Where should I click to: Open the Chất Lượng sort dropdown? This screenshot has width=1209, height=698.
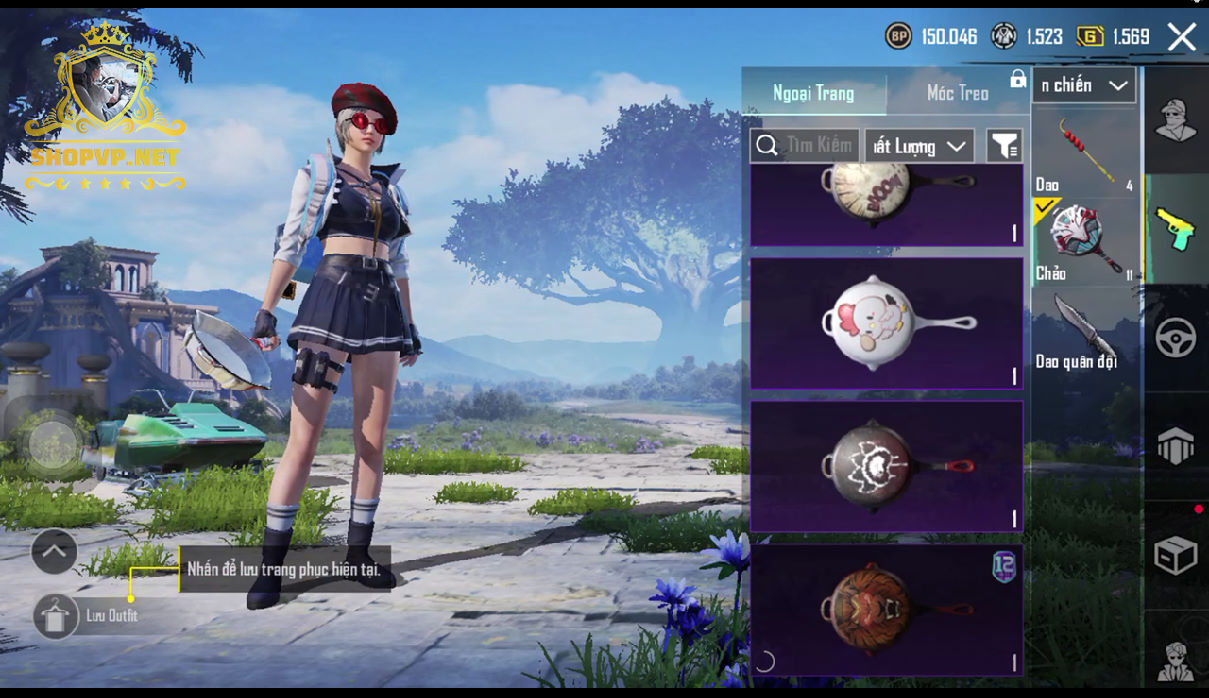(919, 146)
